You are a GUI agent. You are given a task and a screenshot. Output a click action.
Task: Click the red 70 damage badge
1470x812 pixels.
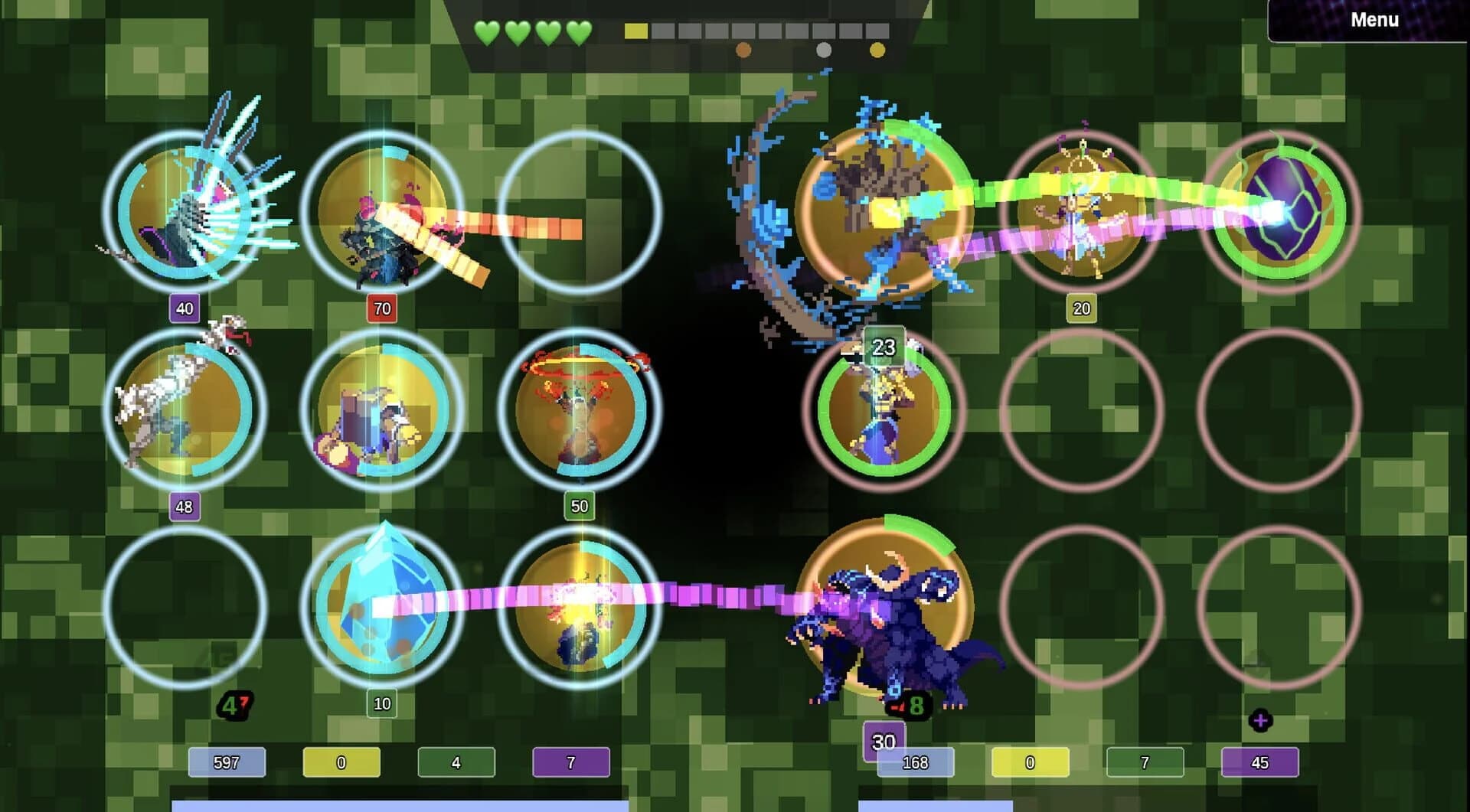pyautogui.click(x=381, y=310)
